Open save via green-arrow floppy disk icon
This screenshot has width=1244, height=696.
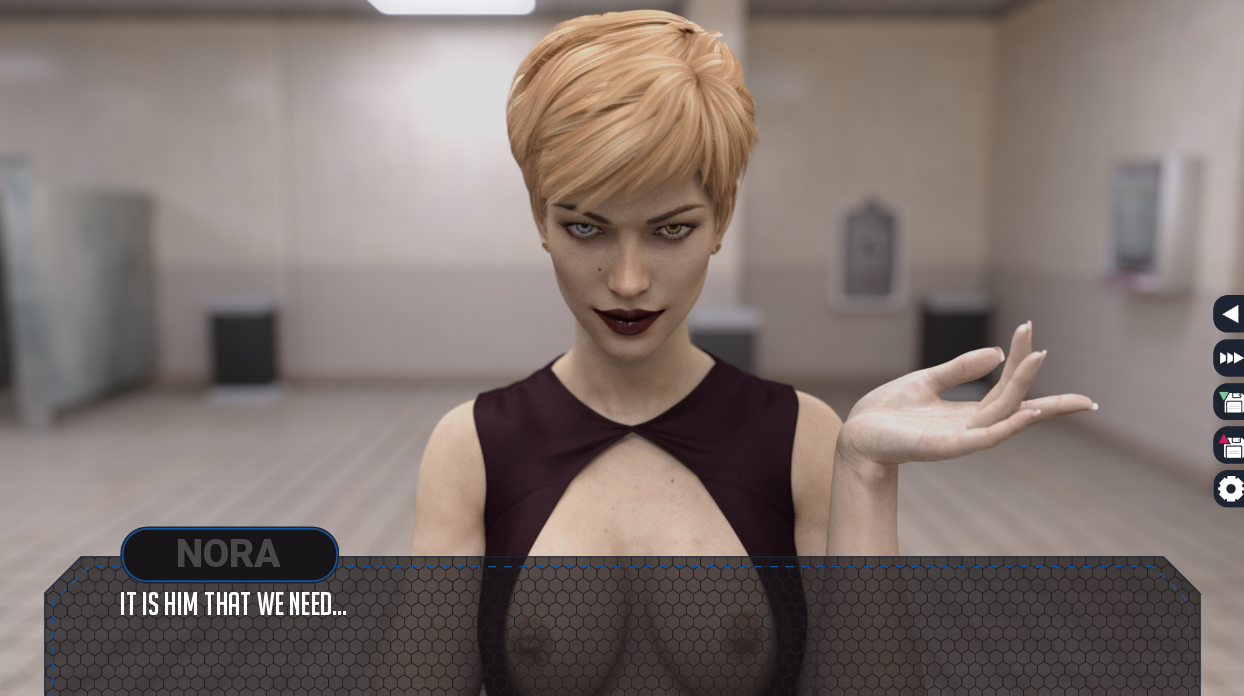[1230, 402]
